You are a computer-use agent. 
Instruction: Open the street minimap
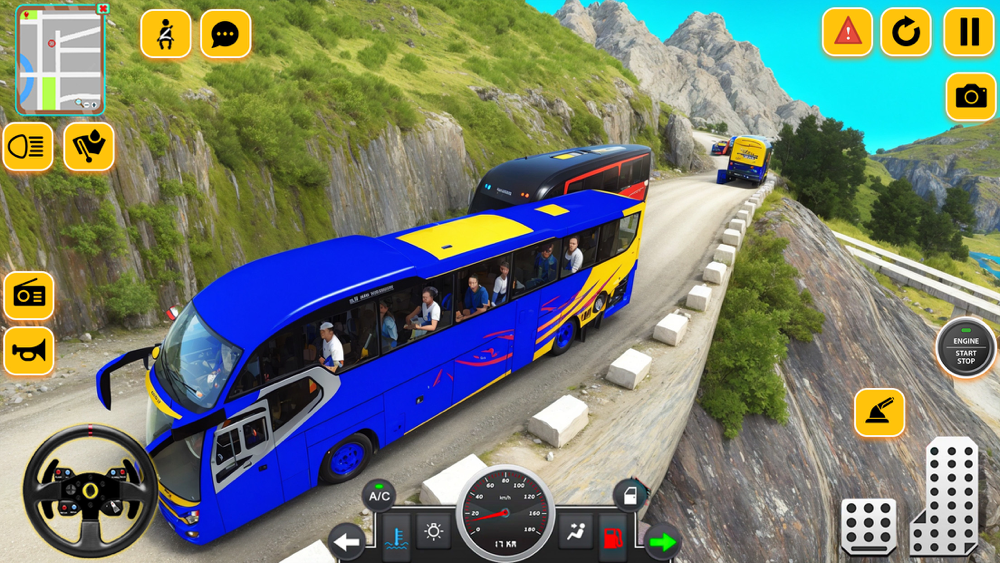(60, 62)
